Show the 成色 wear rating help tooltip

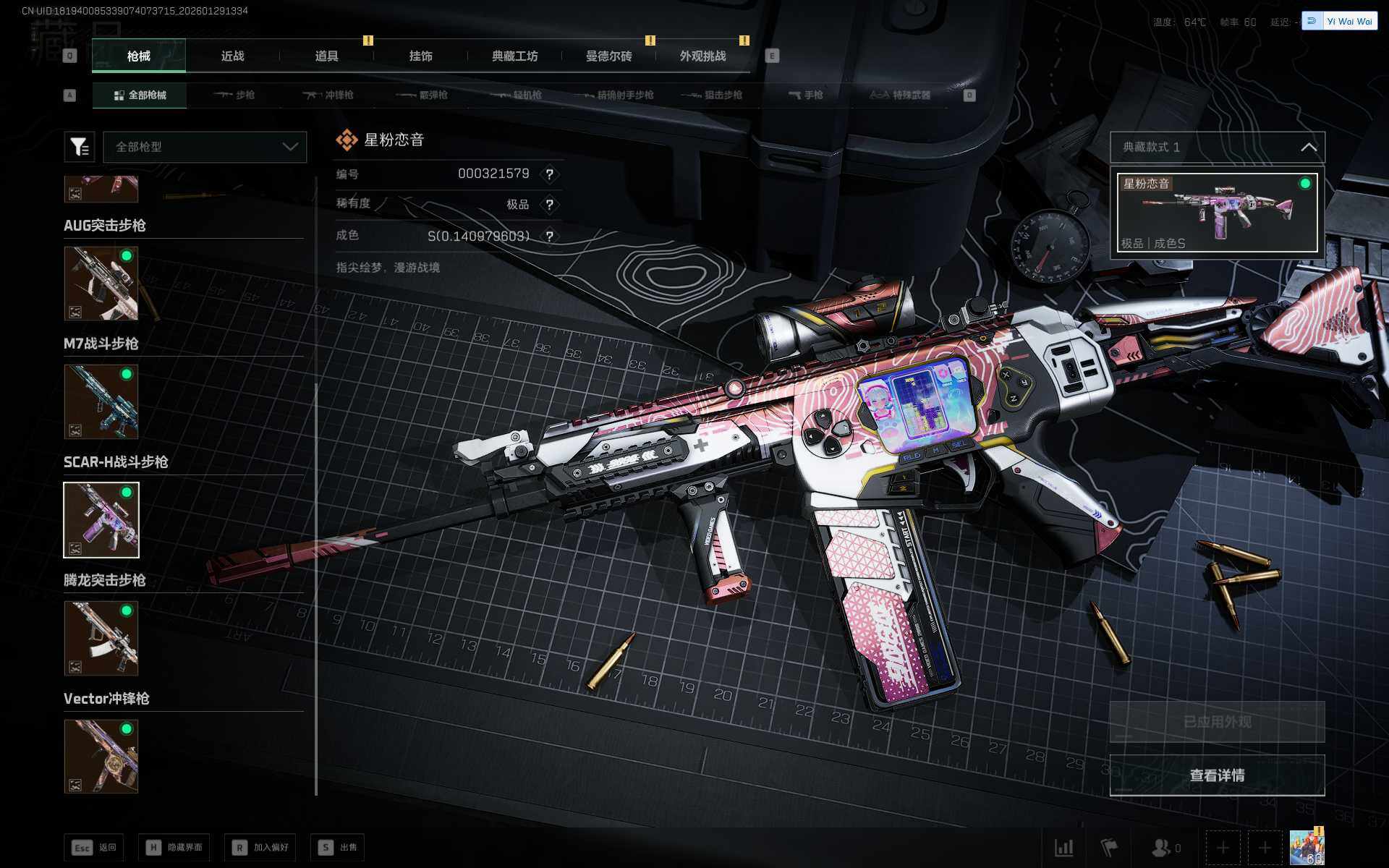(550, 237)
